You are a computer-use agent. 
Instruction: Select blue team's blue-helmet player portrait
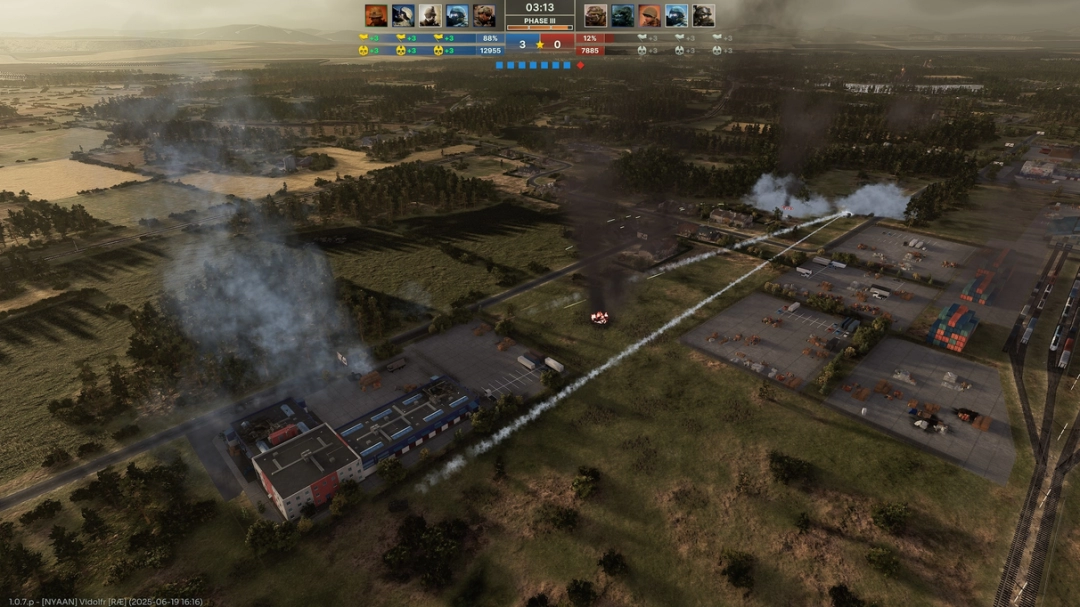click(x=457, y=15)
